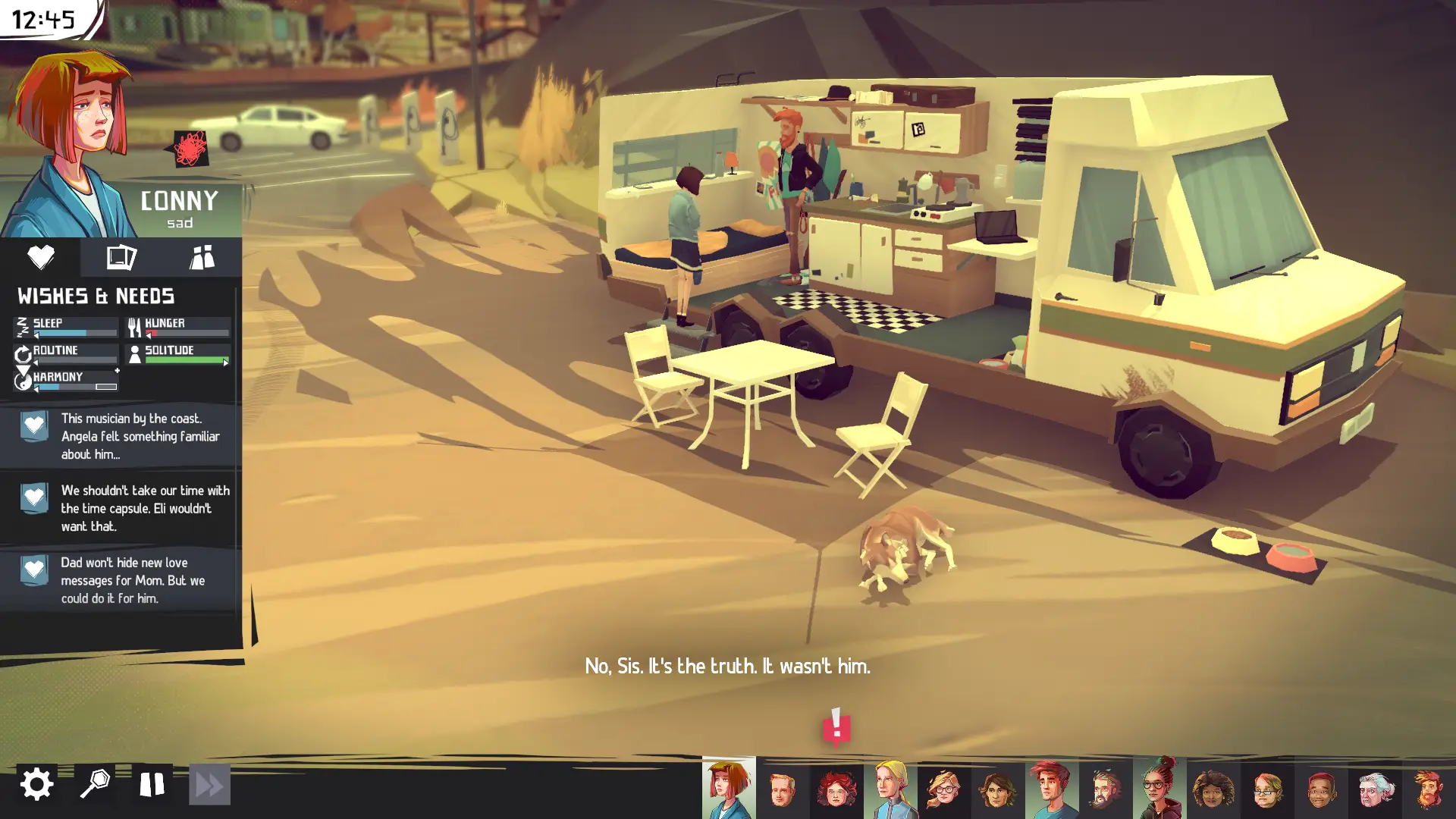Pause the game with the pause button
The image size is (1456, 819).
point(152,784)
